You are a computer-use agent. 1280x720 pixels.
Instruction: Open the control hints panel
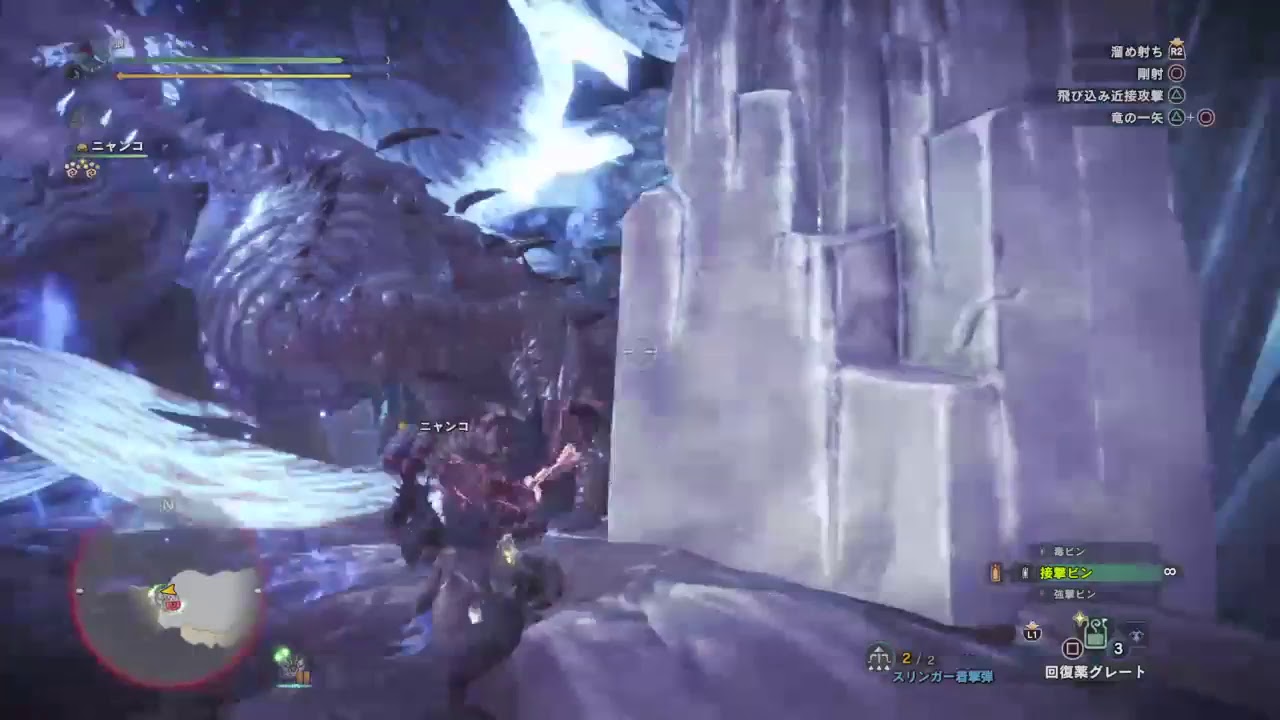pos(1150,85)
